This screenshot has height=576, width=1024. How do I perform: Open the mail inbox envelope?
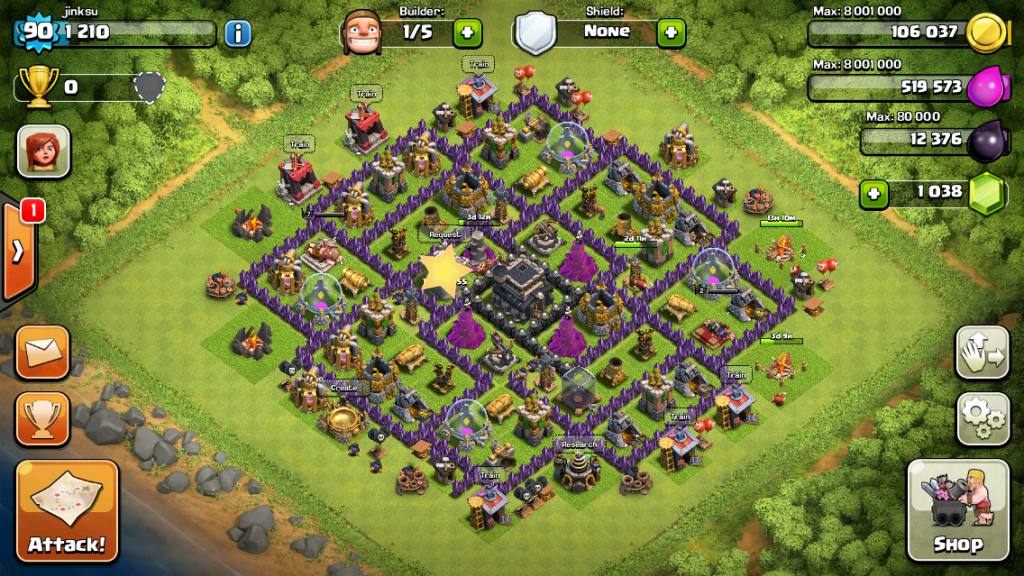click(x=43, y=352)
